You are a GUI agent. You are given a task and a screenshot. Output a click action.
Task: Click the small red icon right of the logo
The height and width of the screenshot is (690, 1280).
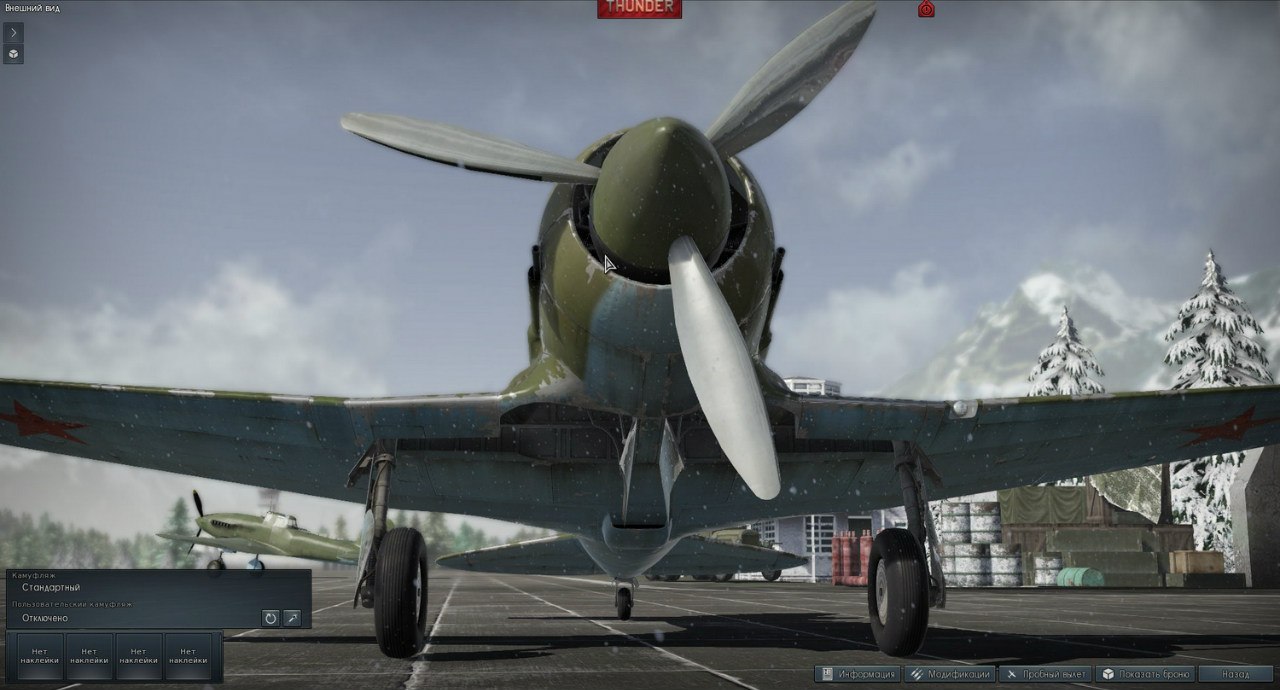pos(926,9)
